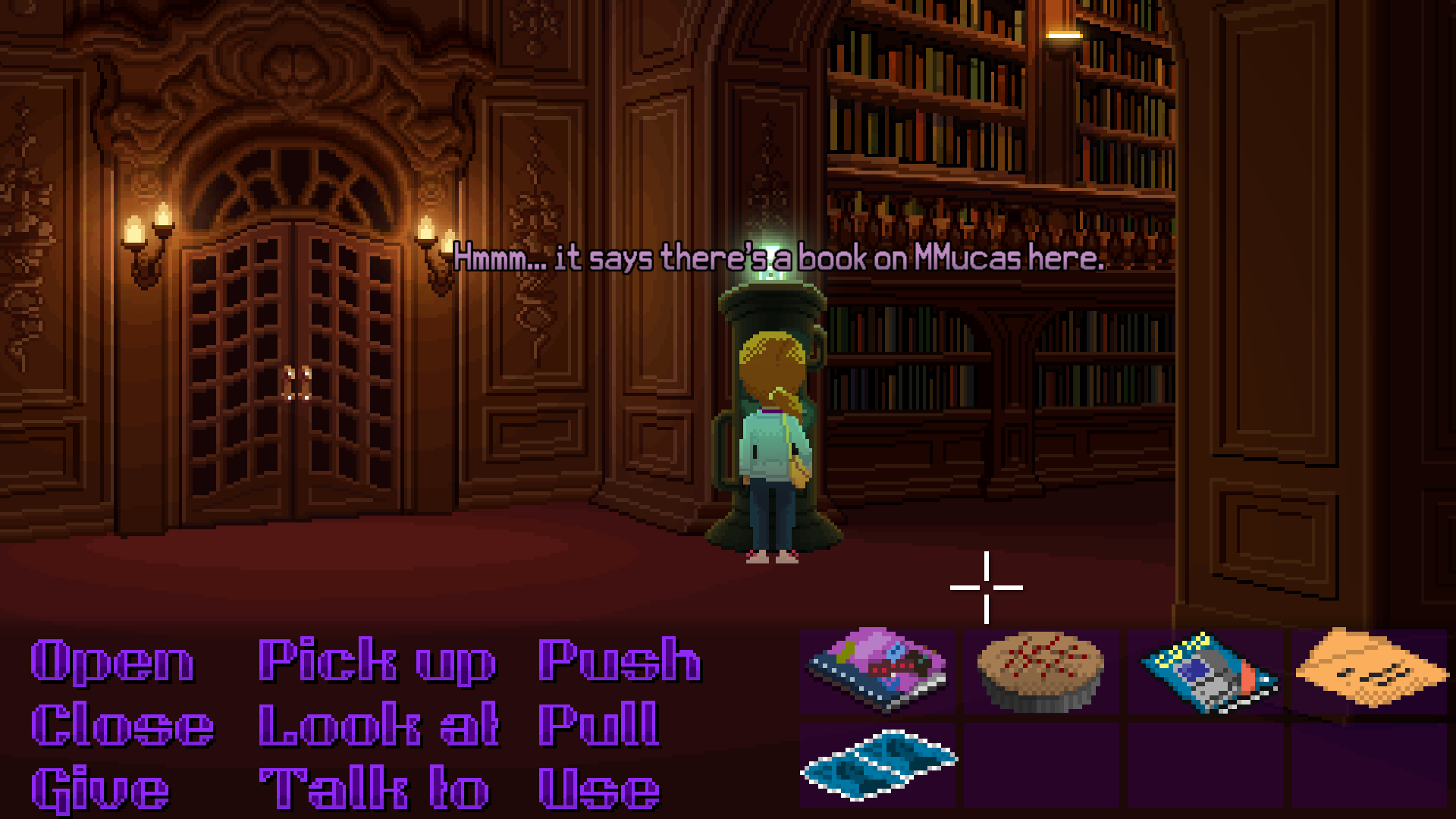Choose the Use verb
Image resolution: width=1456 pixels, height=819 pixels.
pos(599,789)
